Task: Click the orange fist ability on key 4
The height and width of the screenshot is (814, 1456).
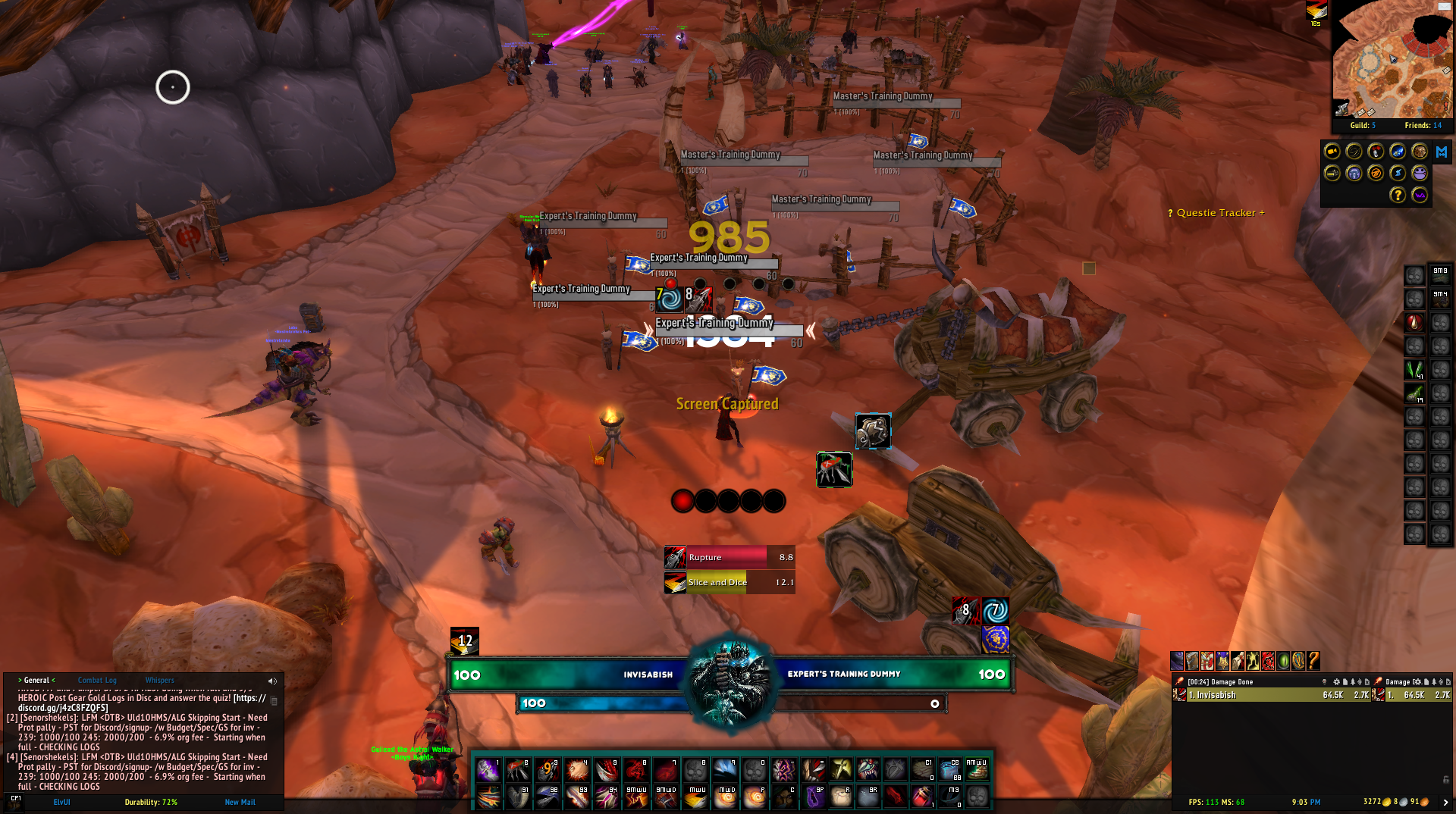Action: pos(576,770)
